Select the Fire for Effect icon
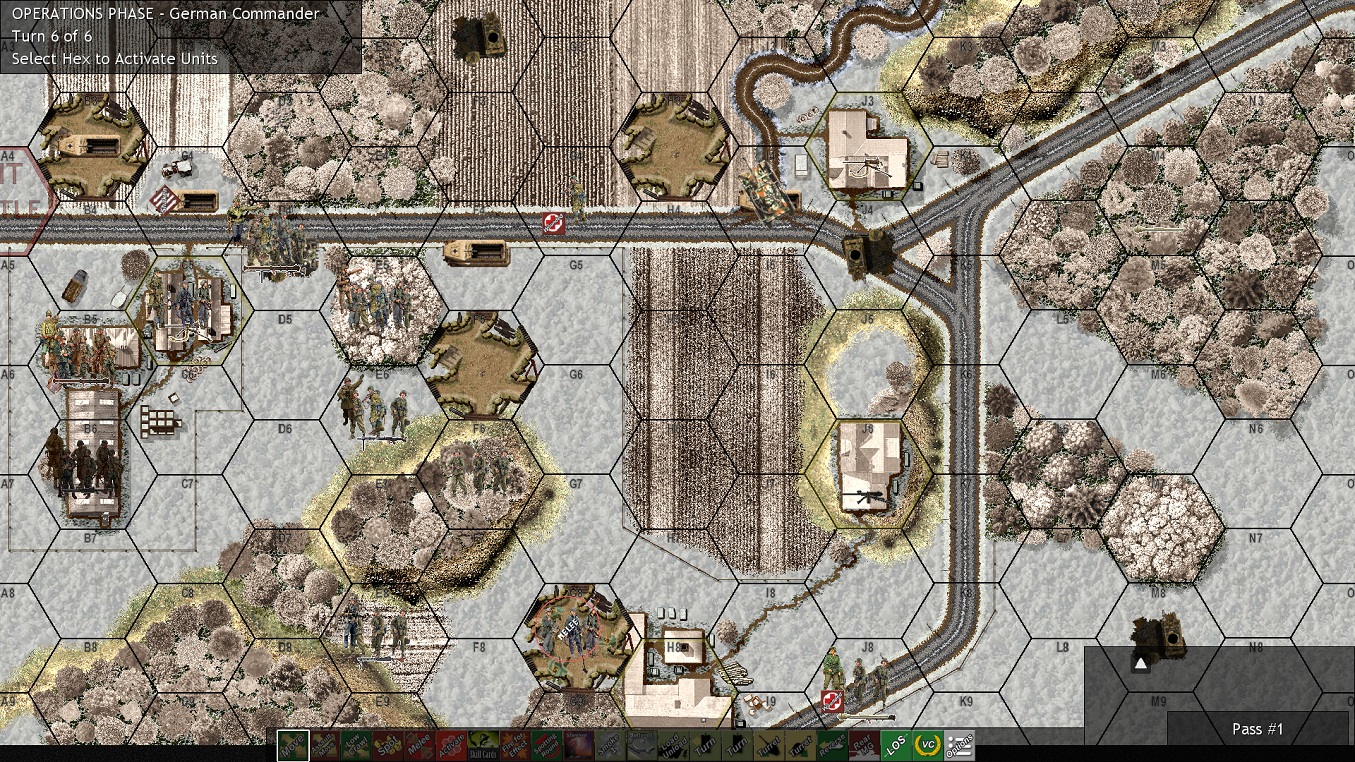 point(515,745)
